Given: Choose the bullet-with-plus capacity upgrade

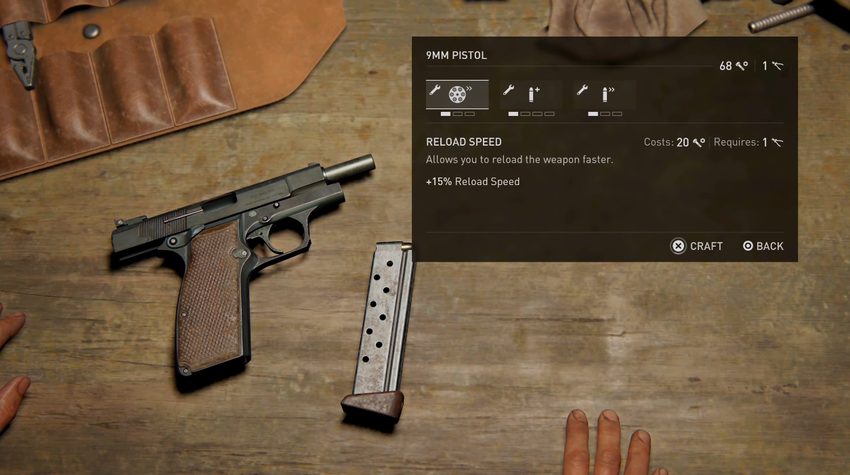Looking at the screenshot, I should [x=531, y=94].
